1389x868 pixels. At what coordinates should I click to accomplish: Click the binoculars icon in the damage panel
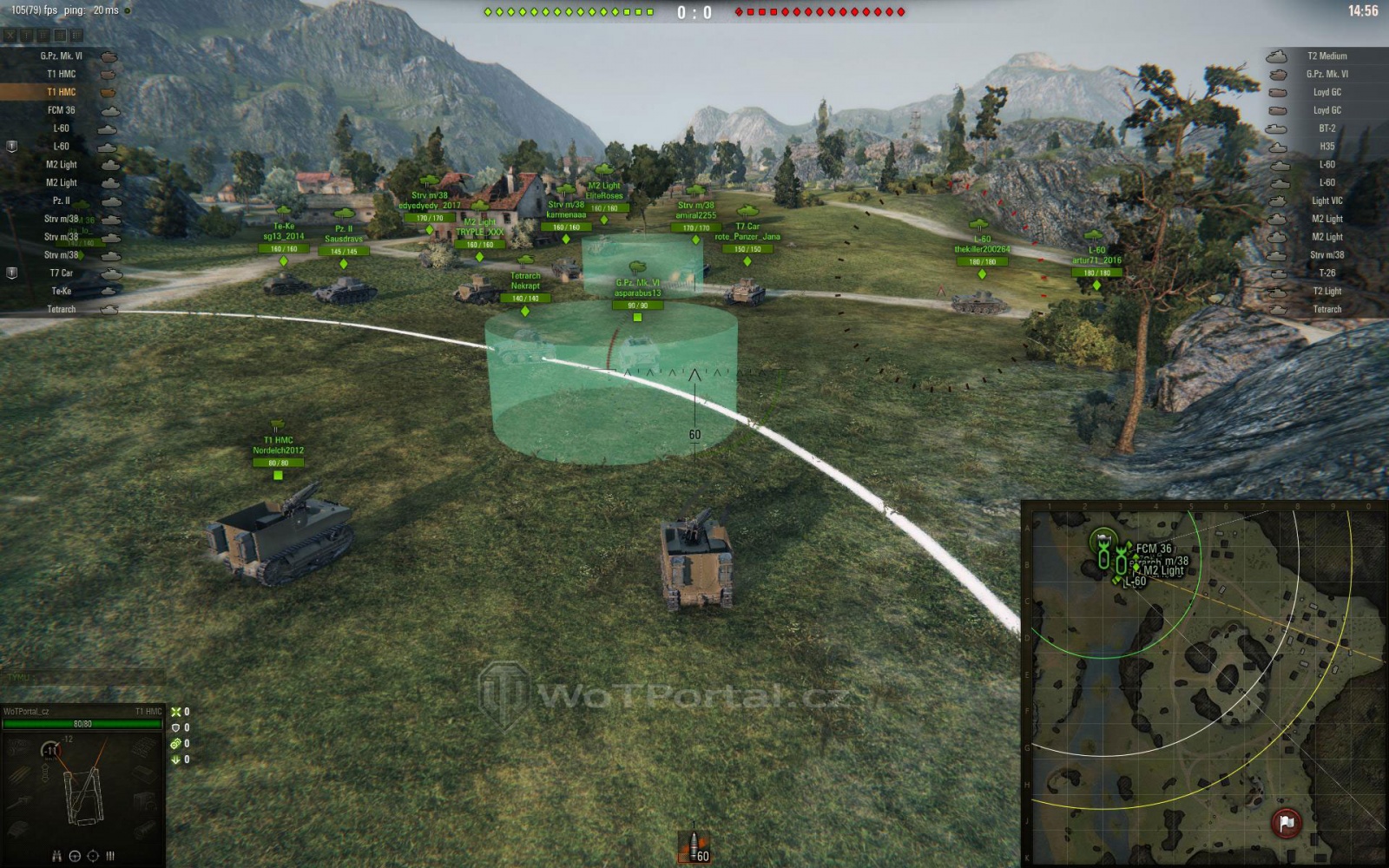[x=56, y=856]
